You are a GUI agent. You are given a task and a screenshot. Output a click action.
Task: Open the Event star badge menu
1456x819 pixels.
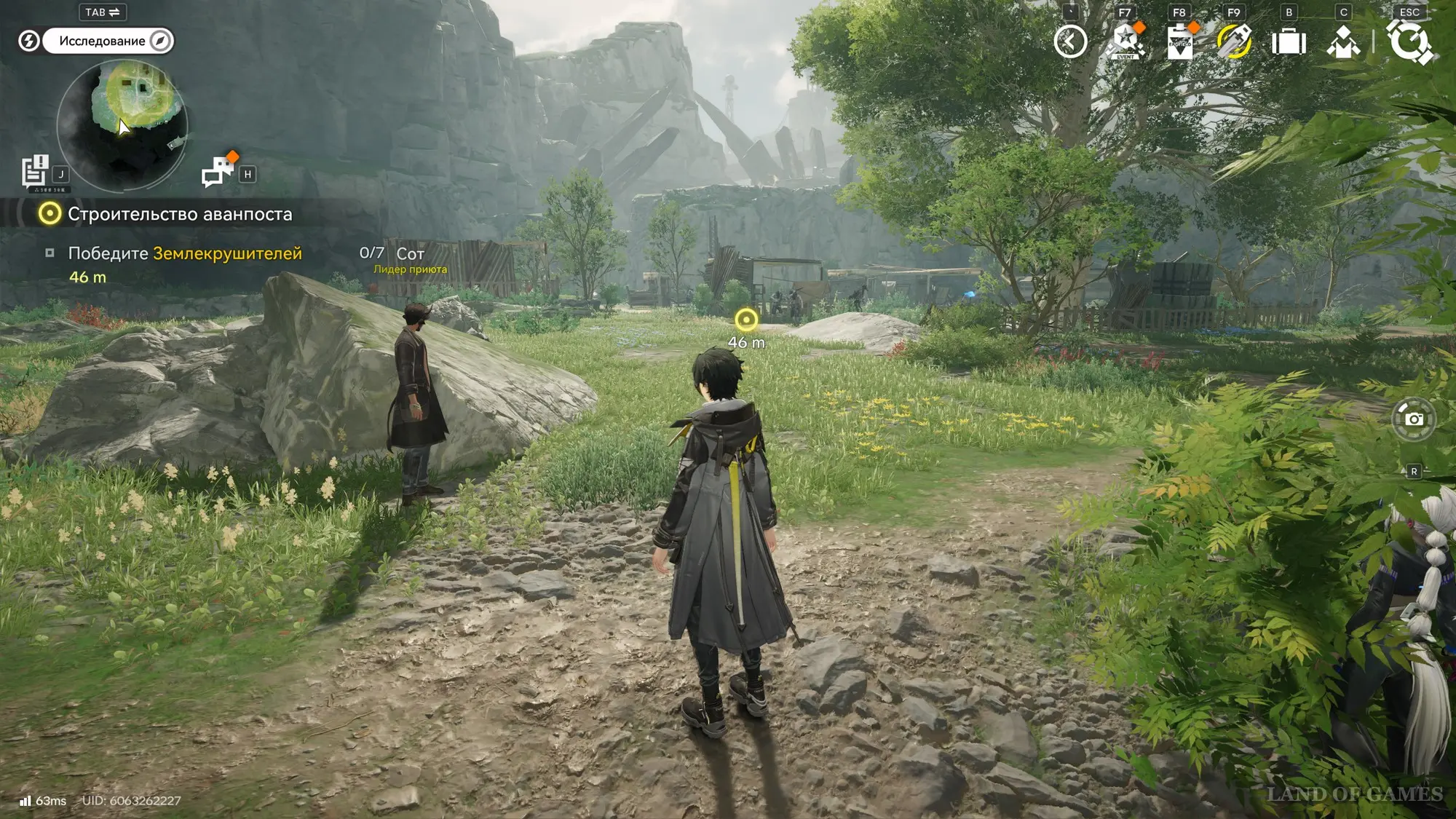coord(1125,41)
